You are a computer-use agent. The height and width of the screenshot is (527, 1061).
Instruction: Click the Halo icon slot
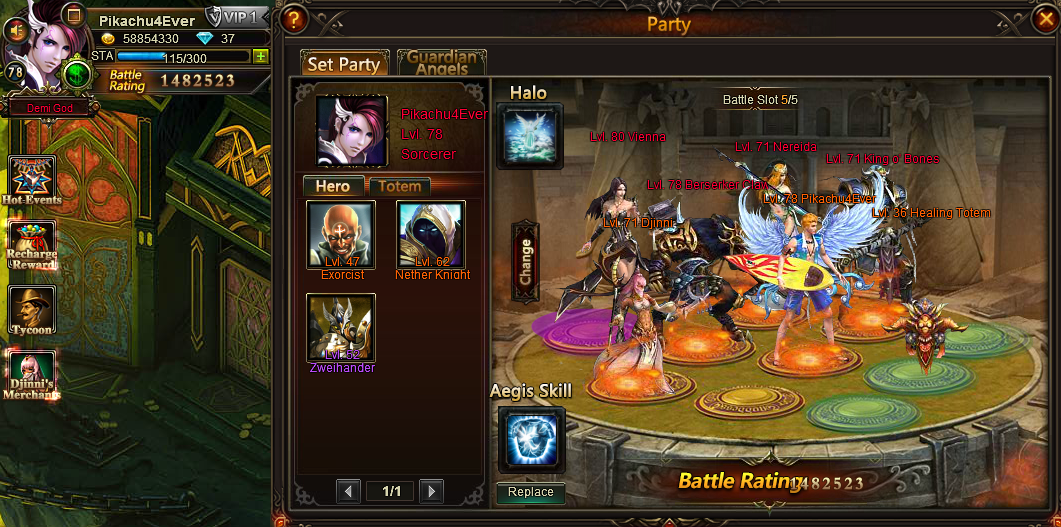[530, 136]
